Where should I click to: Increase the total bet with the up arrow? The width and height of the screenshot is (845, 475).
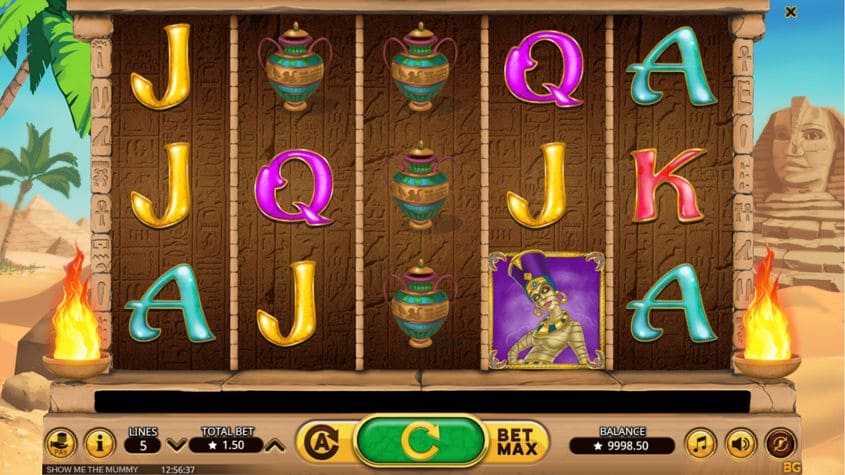(x=276, y=444)
